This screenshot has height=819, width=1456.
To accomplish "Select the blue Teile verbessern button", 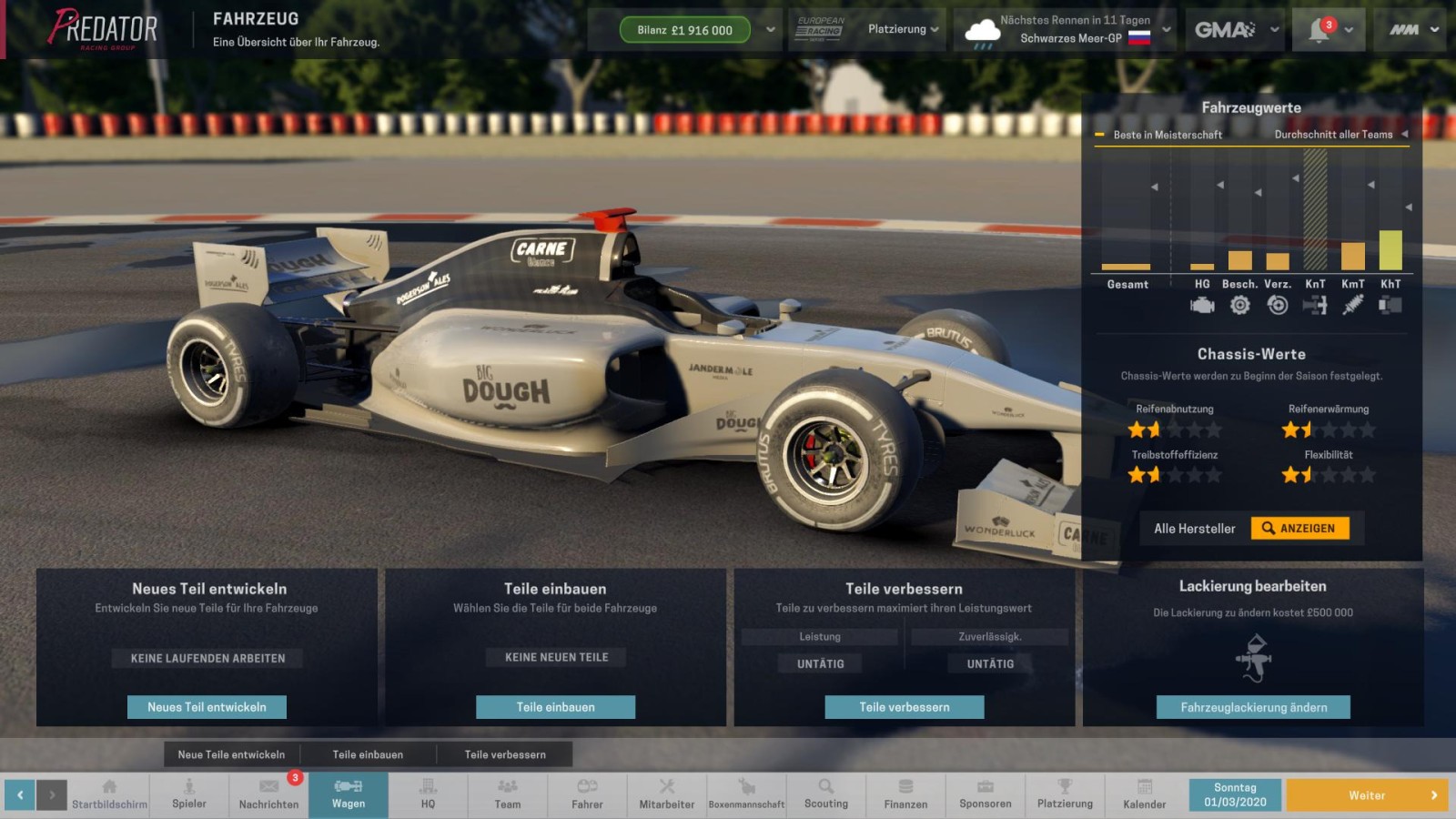I will pos(904,707).
